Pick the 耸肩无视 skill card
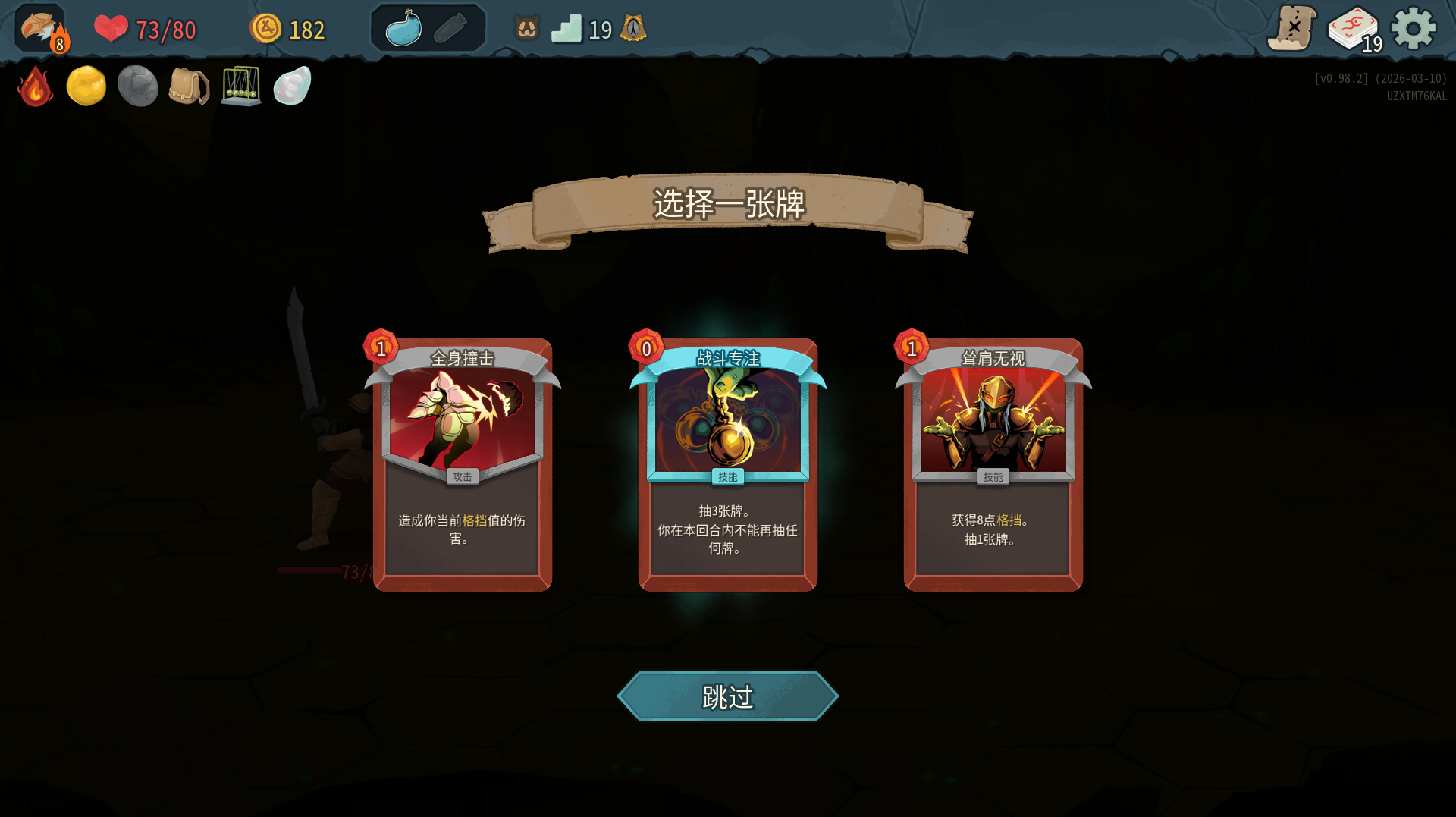The image size is (1456, 817). (993, 463)
